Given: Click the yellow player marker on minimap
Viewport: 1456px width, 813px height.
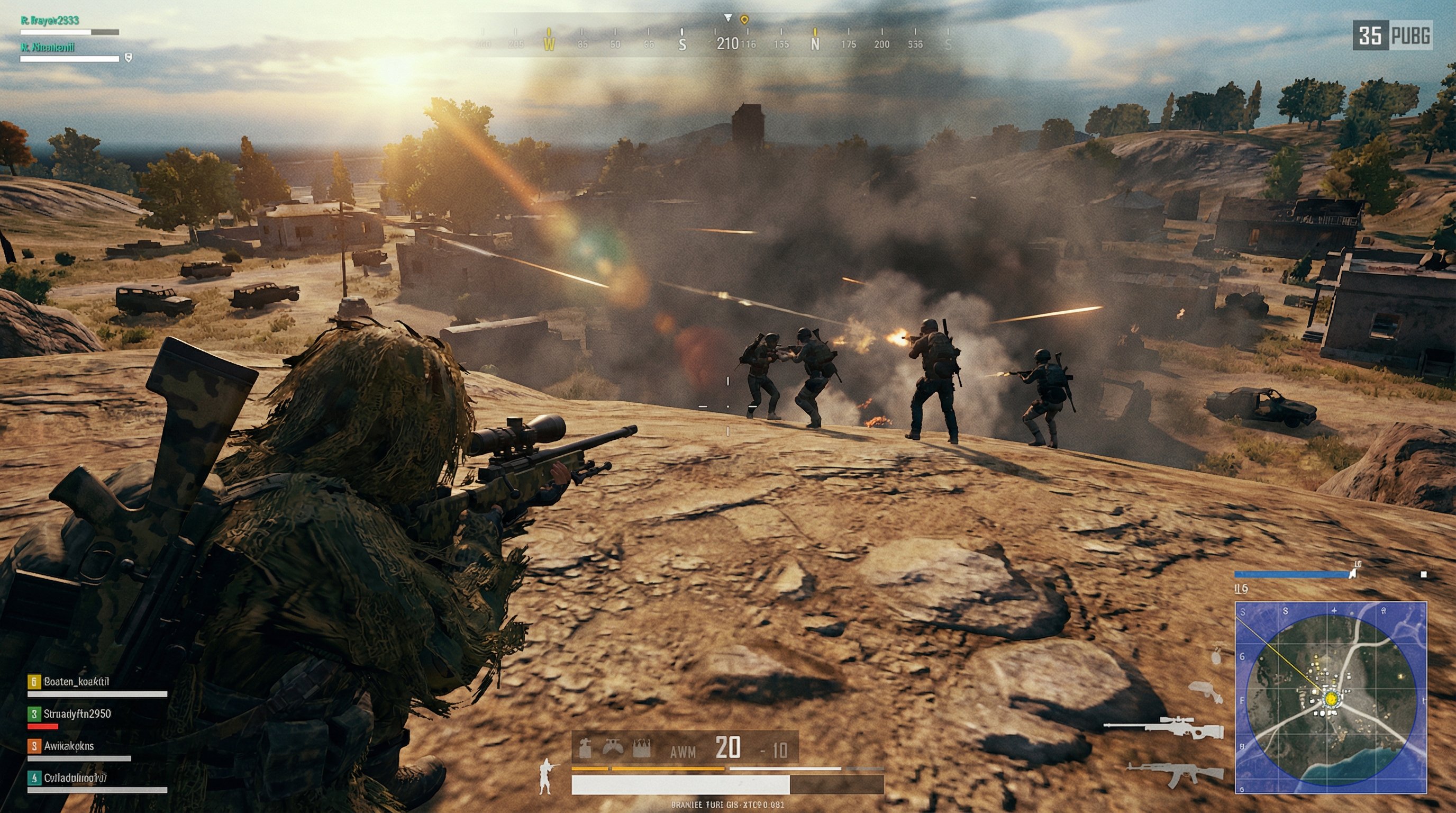Looking at the screenshot, I should coord(1331,699).
